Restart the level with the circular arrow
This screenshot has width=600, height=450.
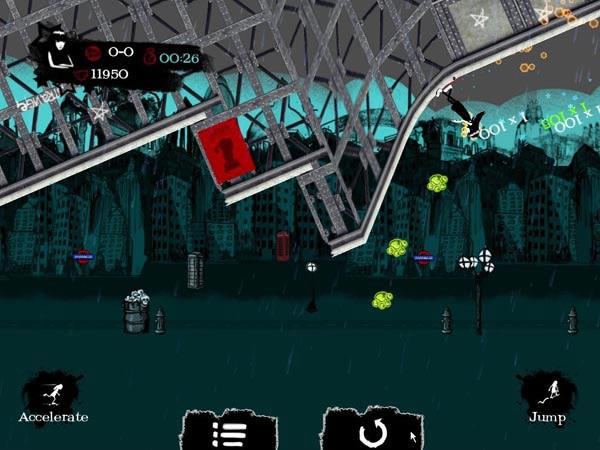371,433
